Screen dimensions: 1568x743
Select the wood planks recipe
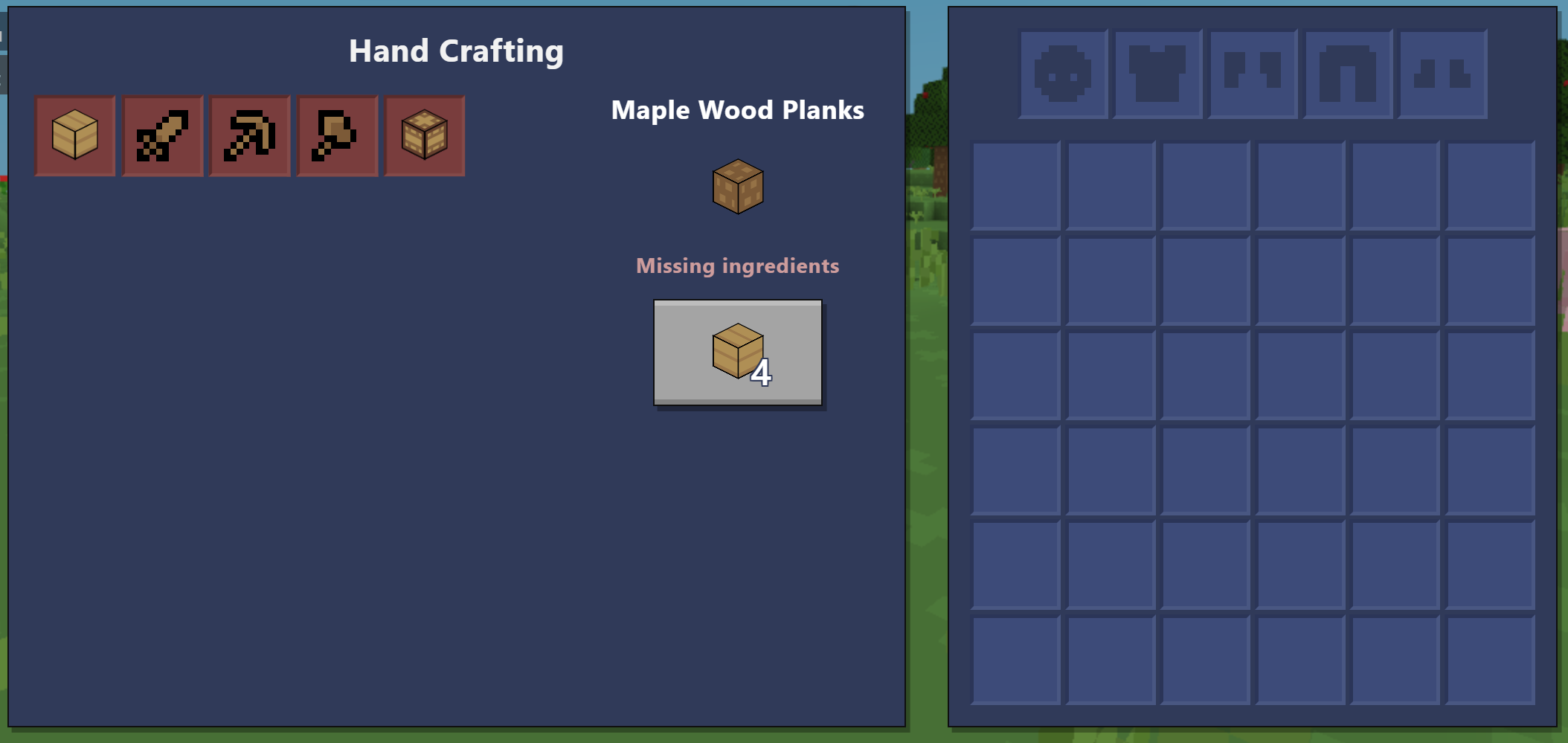[75, 136]
